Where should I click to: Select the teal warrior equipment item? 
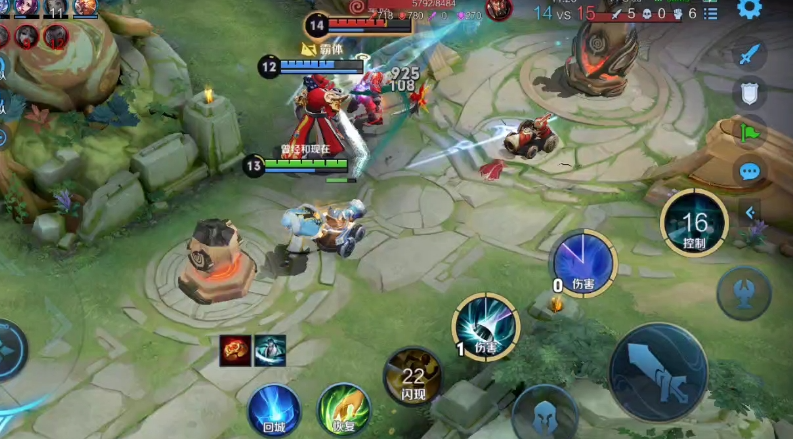(270, 349)
